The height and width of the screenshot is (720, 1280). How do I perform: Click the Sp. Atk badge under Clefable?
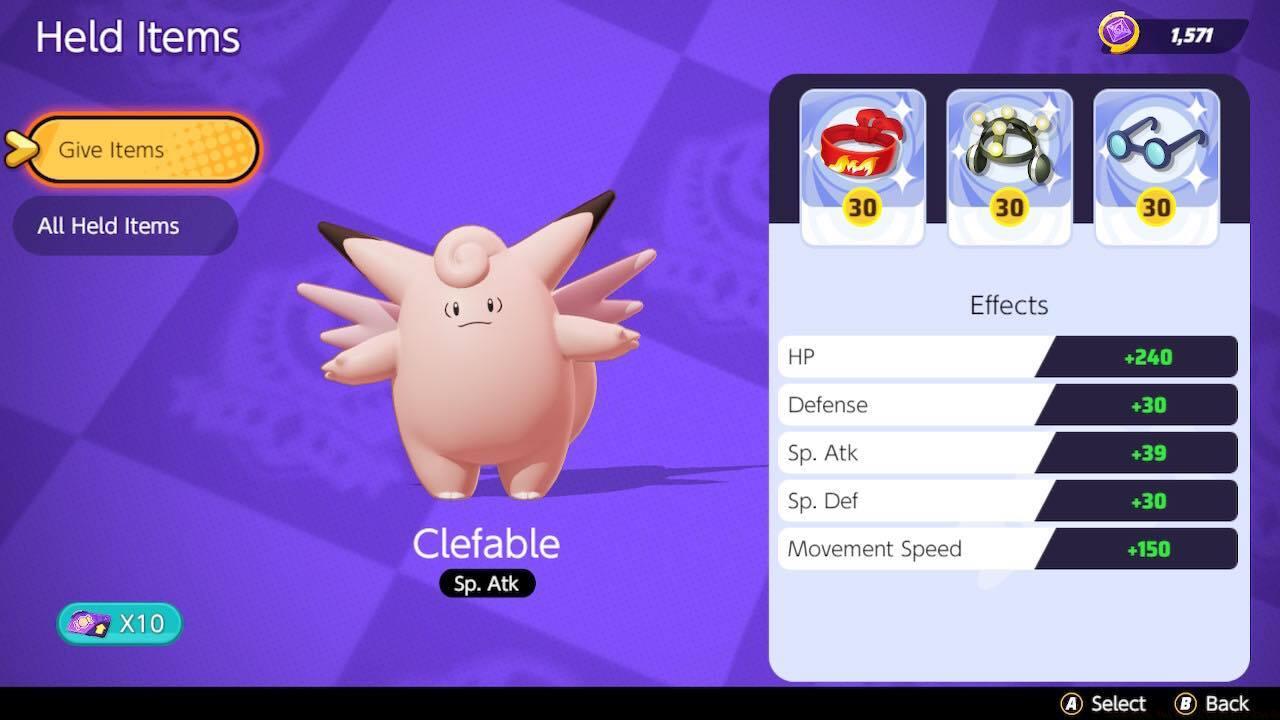coord(487,583)
